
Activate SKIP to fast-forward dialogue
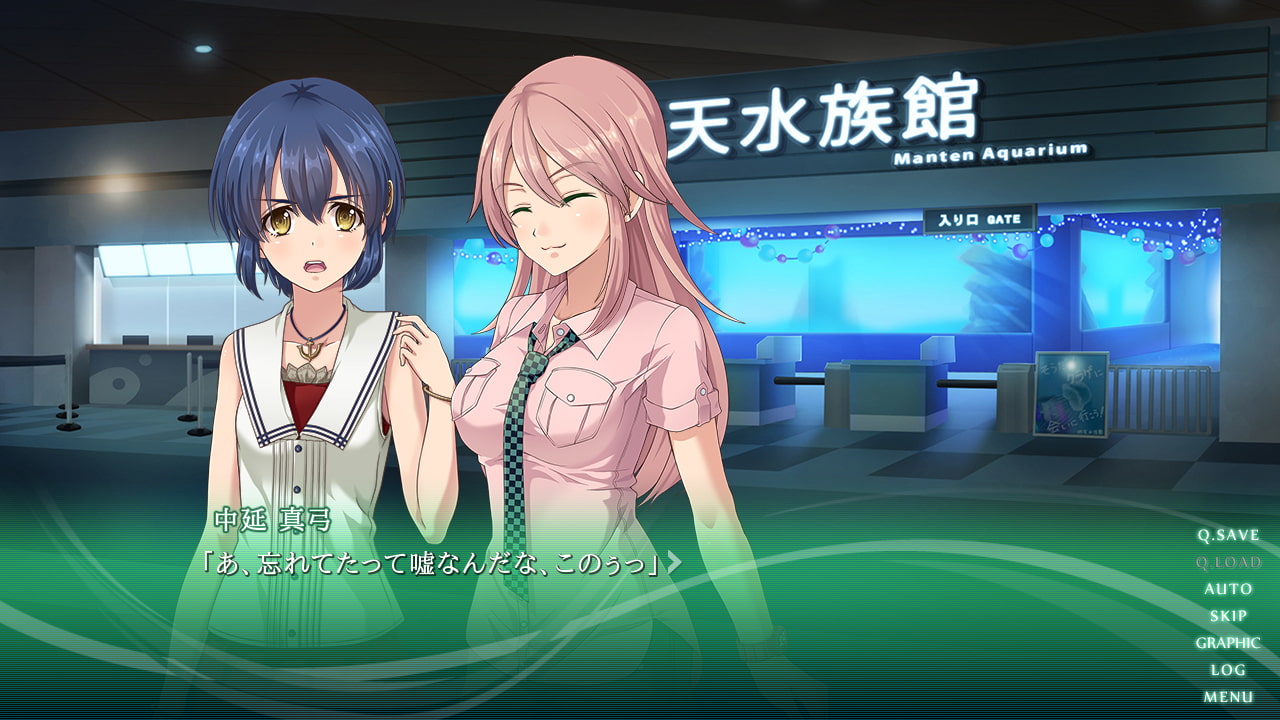[x=1228, y=616]
